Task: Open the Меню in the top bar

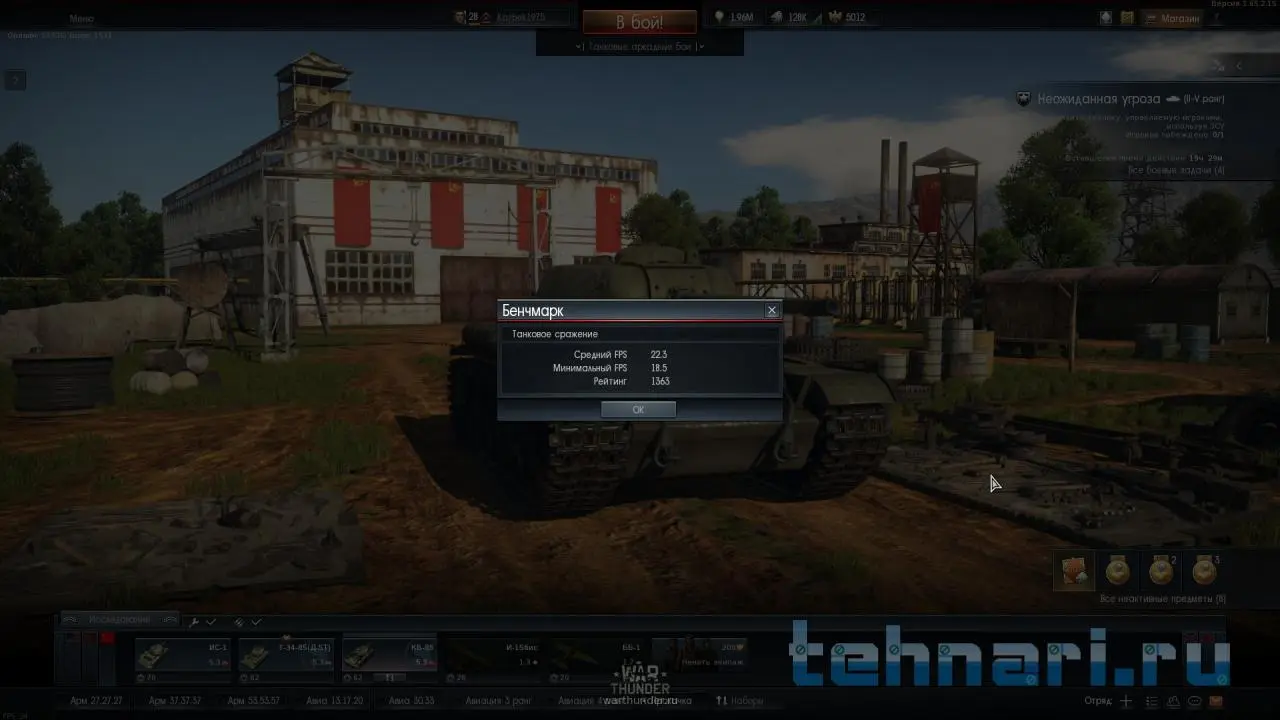Action: pos(82,18)
